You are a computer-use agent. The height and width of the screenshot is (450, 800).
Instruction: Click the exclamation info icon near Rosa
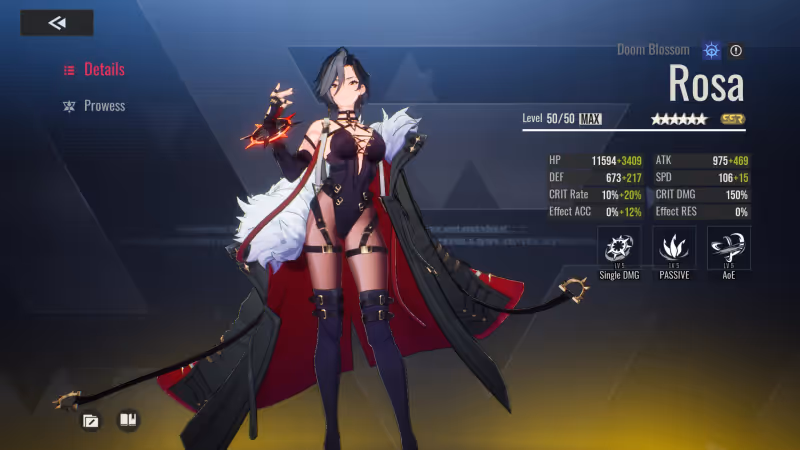[736, 50]
